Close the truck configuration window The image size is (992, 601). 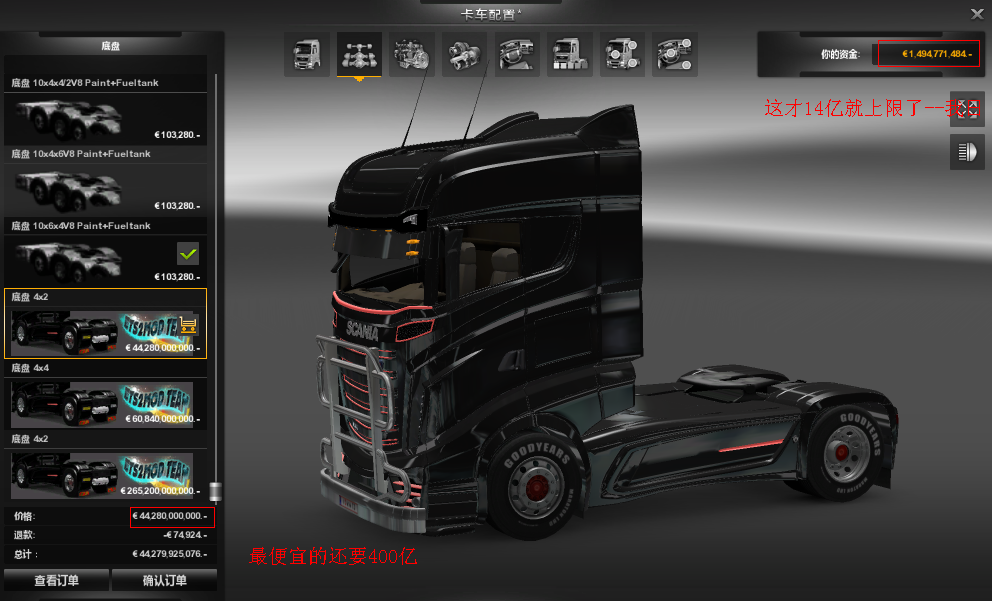pyautogui.click(x=977, y=13)
